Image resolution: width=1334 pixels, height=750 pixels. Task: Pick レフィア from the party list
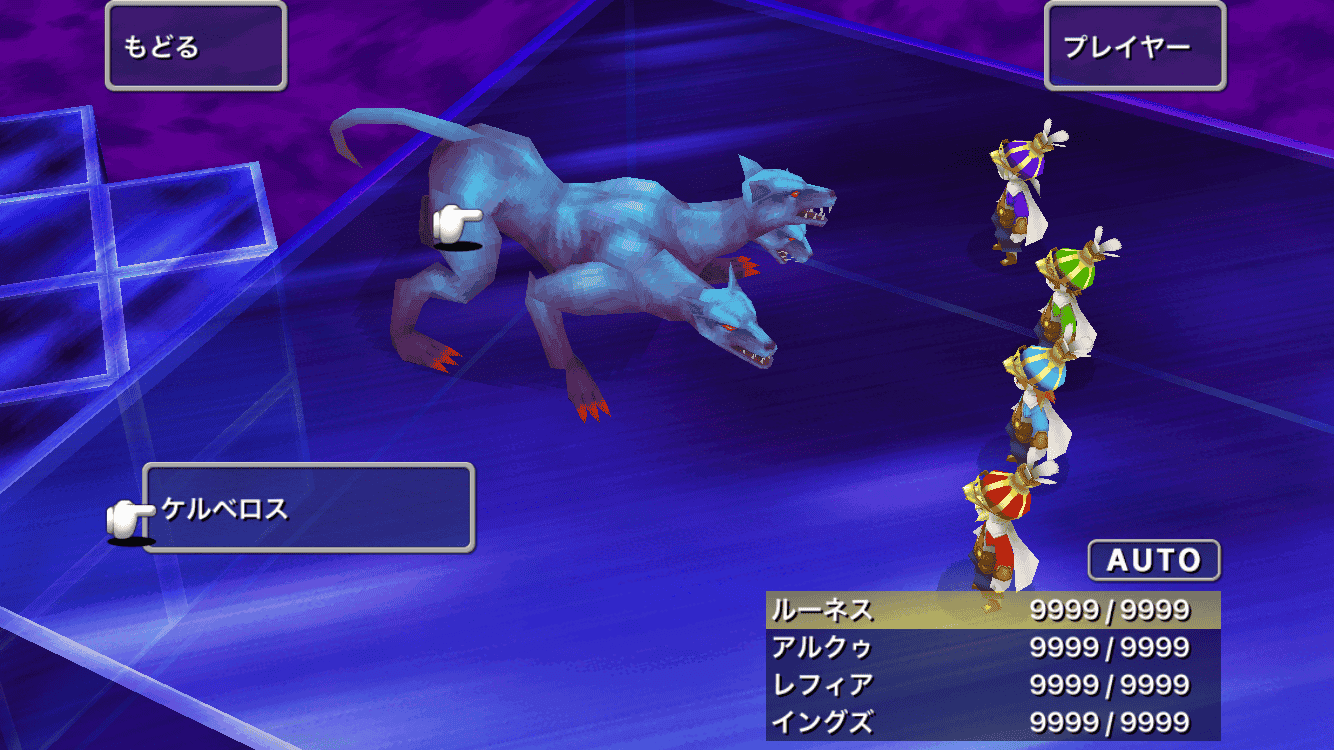(x=992, y=685)
